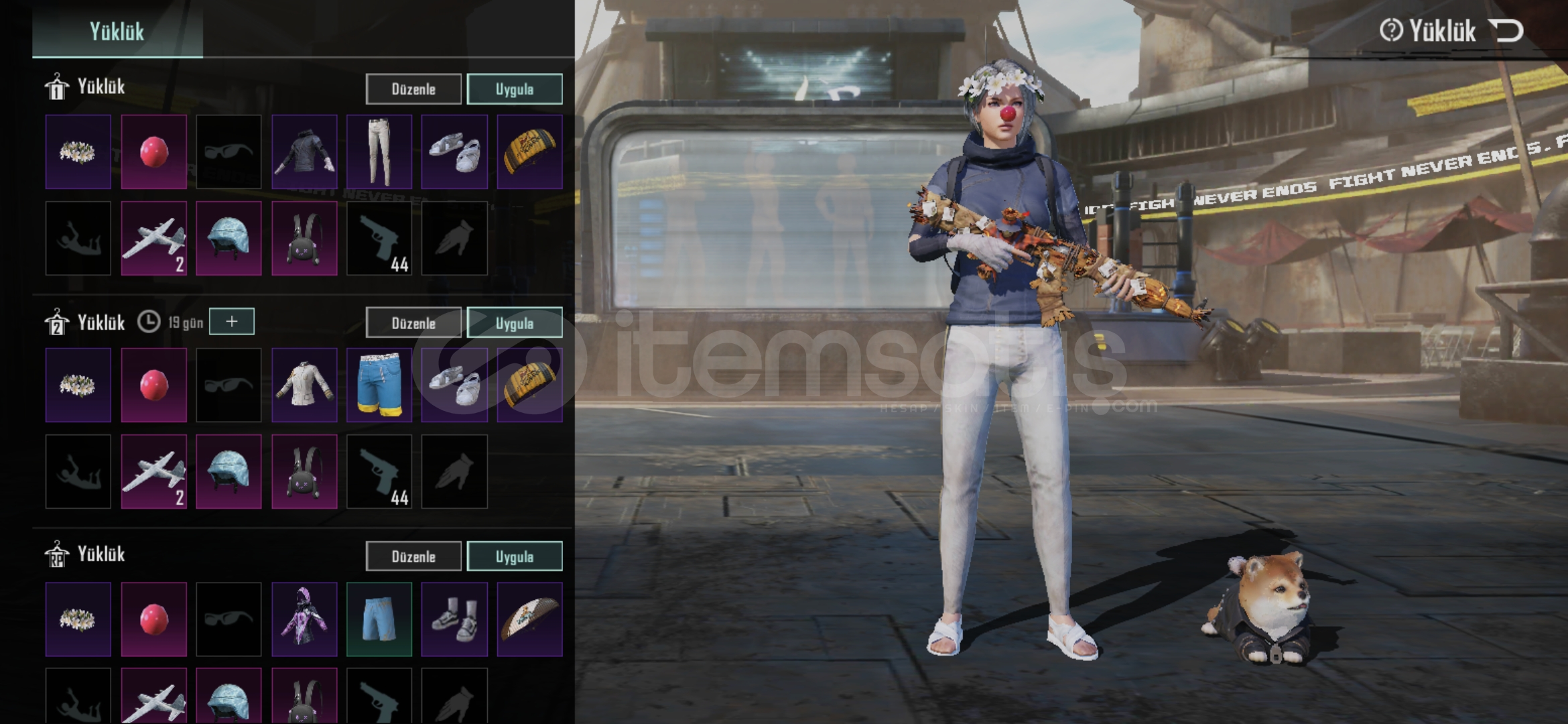
Task: Open the question mark help icon
Action: (x=1391, y=30)
